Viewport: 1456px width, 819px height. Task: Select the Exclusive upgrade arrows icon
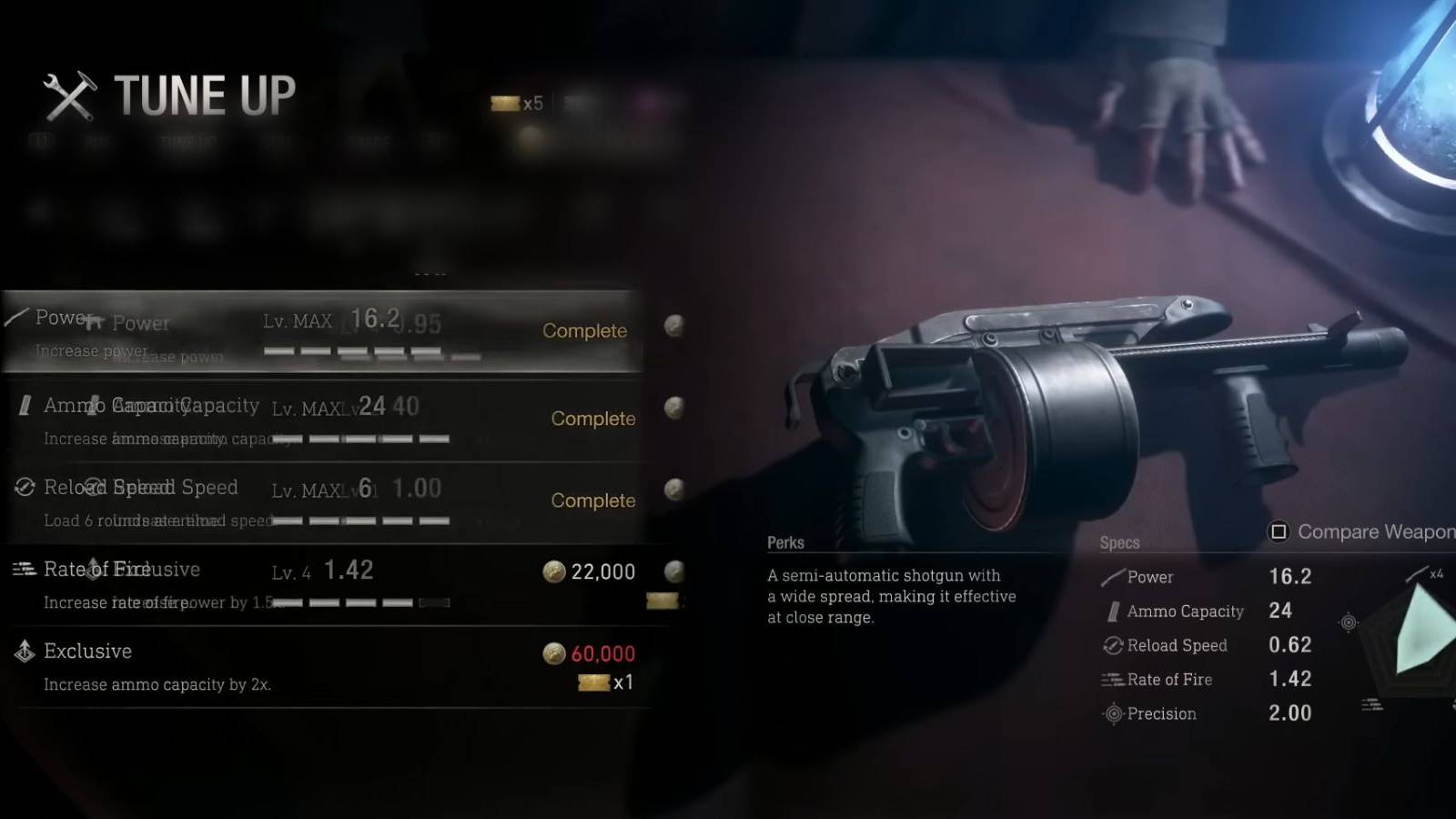[23, 652]
